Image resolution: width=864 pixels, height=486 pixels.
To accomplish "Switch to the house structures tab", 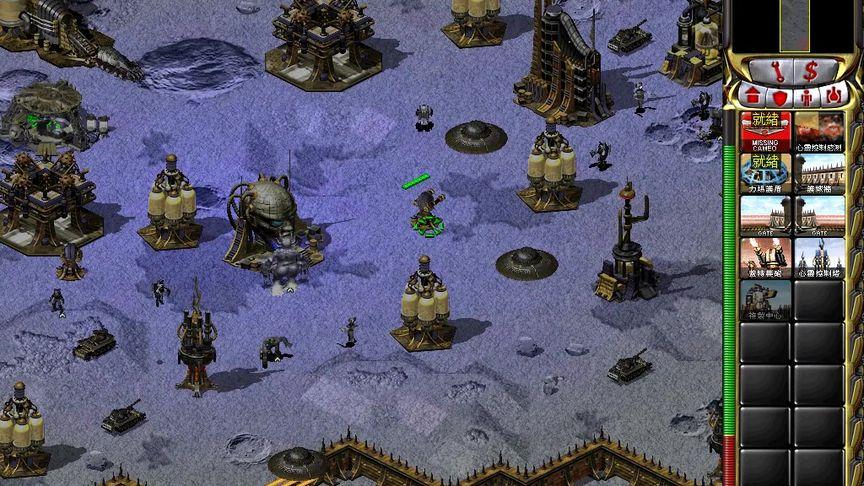I will click(753, 96).
